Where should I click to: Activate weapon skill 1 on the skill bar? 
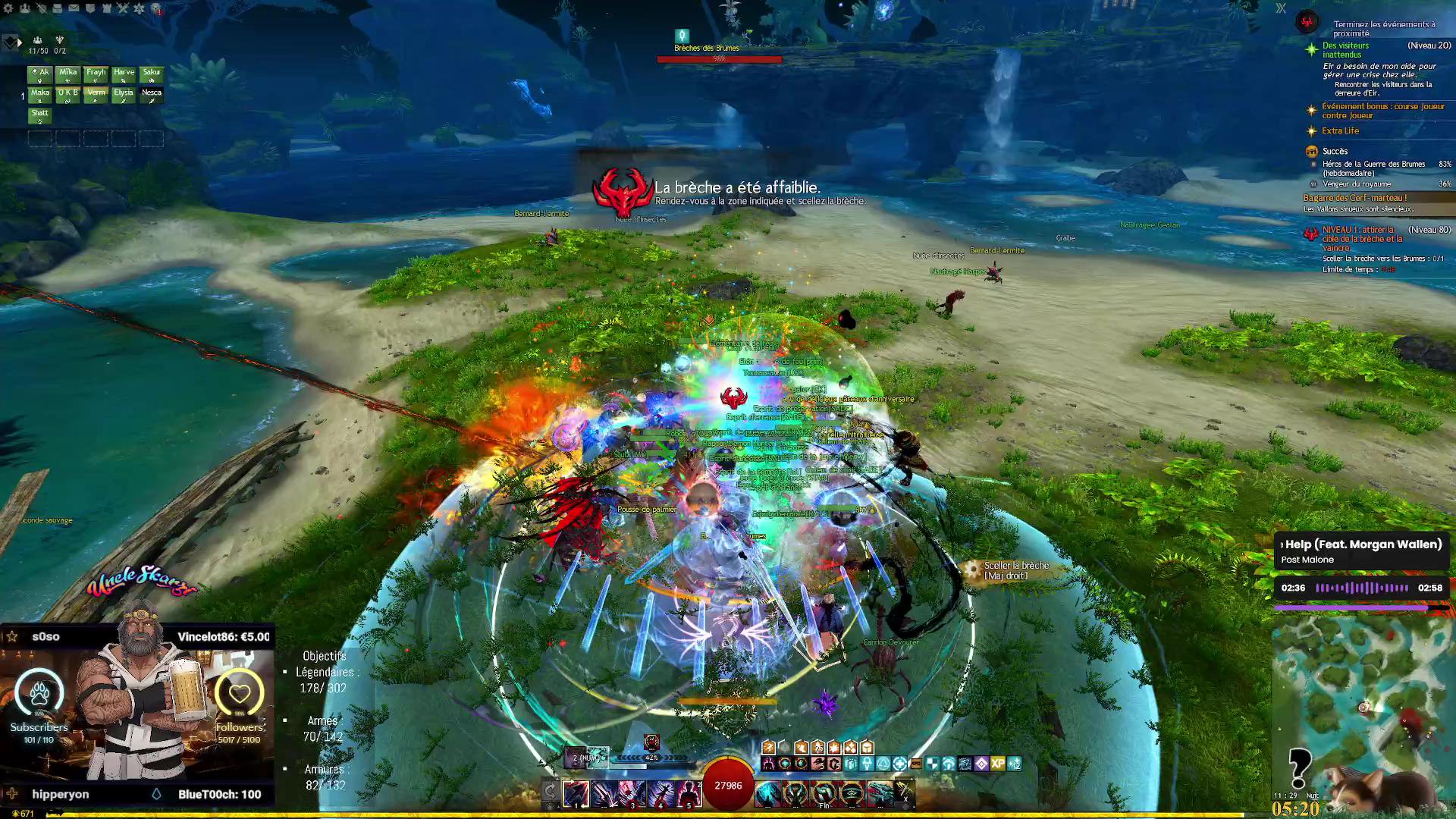pos(576,794)
